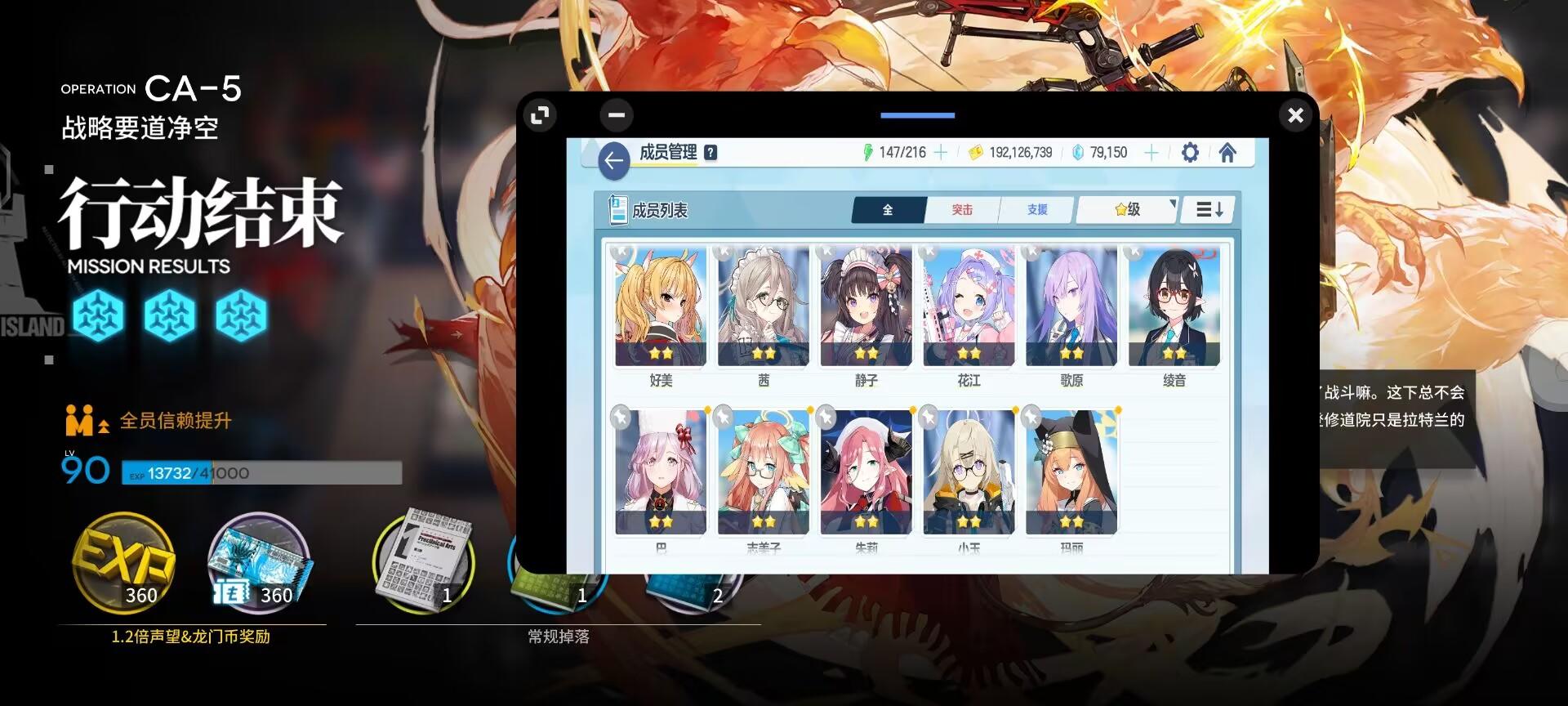The height and width of the screenshot is (706, 1568).
Task: Click the fullscreen toggle on the overlay window
Action: pyautogui.click(x=539, y=115)
